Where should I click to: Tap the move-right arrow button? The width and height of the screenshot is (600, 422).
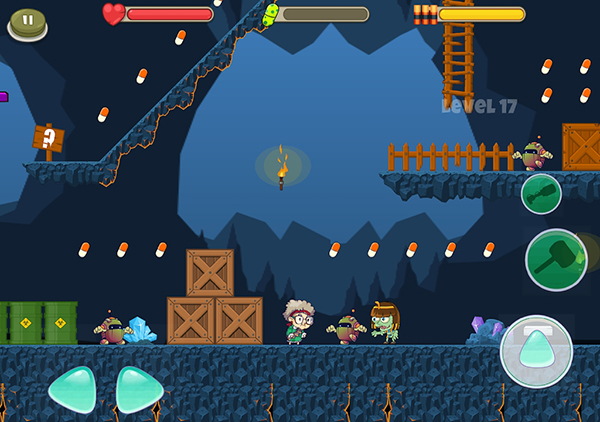[x=140, y=388]
